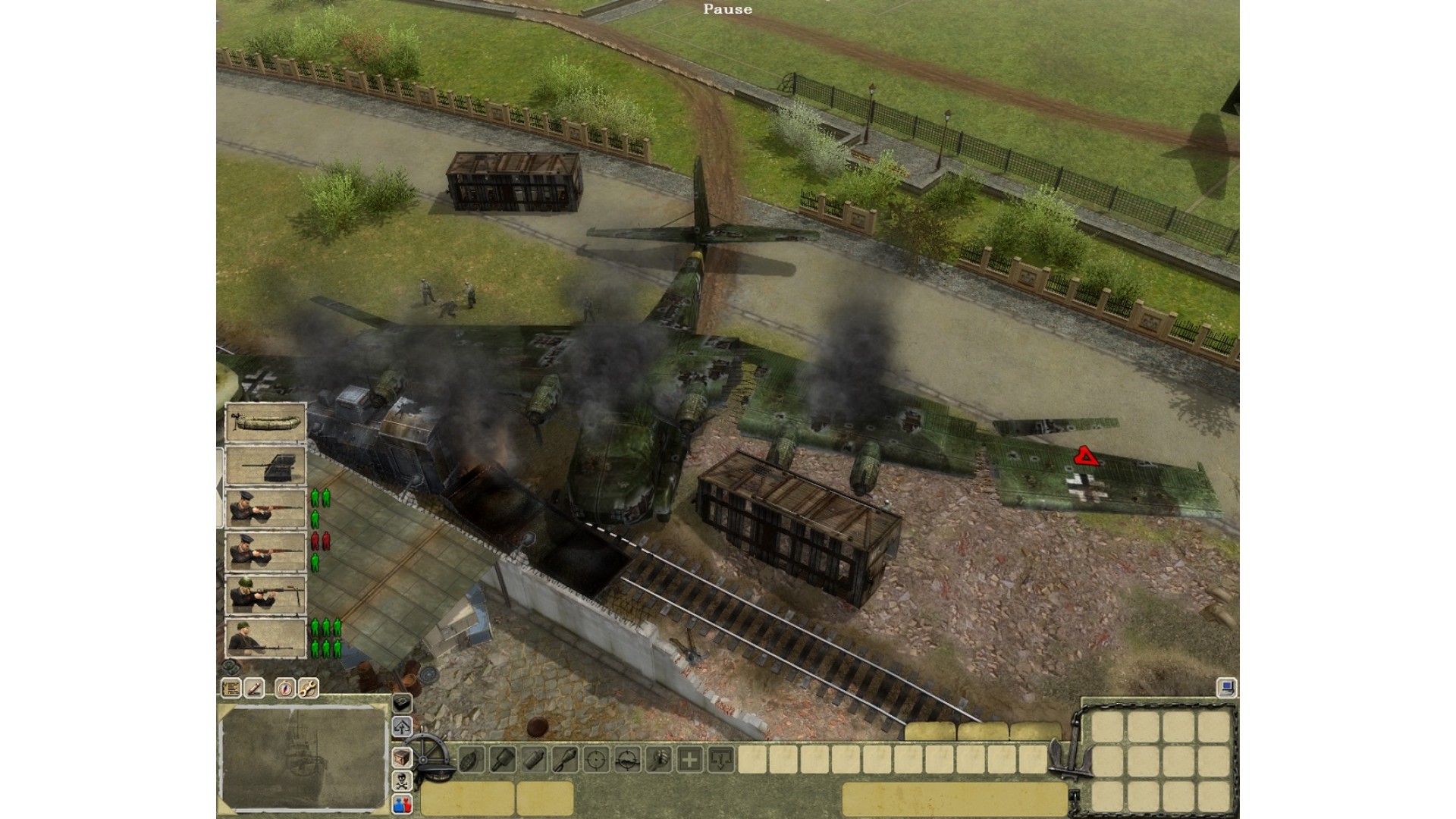
Task: Open the mission objectives scroll icon
Action: click(231, 688)
